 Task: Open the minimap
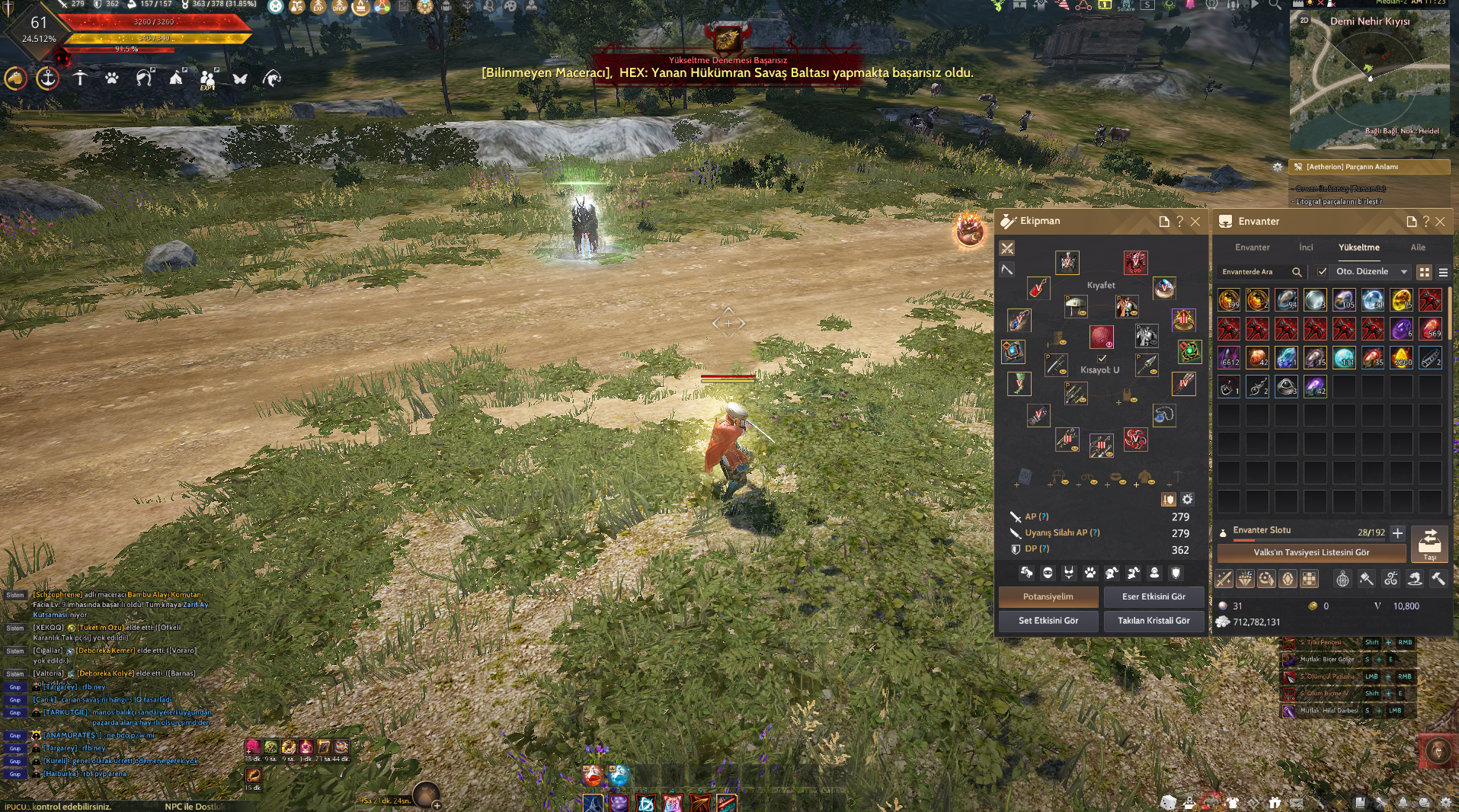click(1369, 80)
